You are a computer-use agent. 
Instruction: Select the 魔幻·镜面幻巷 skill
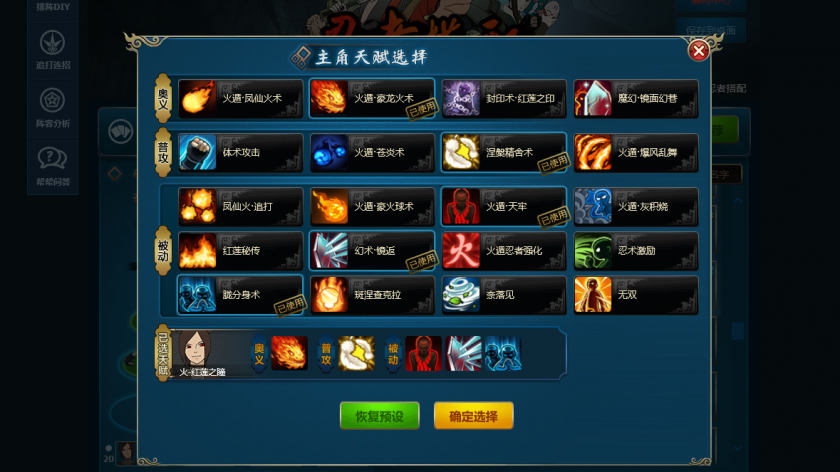point(635,99)
